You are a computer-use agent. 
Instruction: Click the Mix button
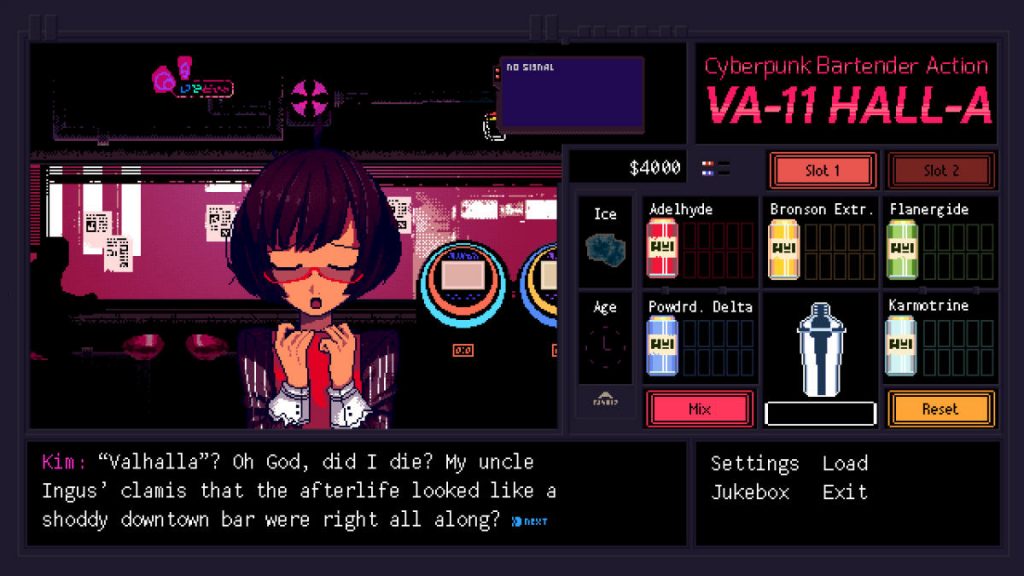[699, 408]
